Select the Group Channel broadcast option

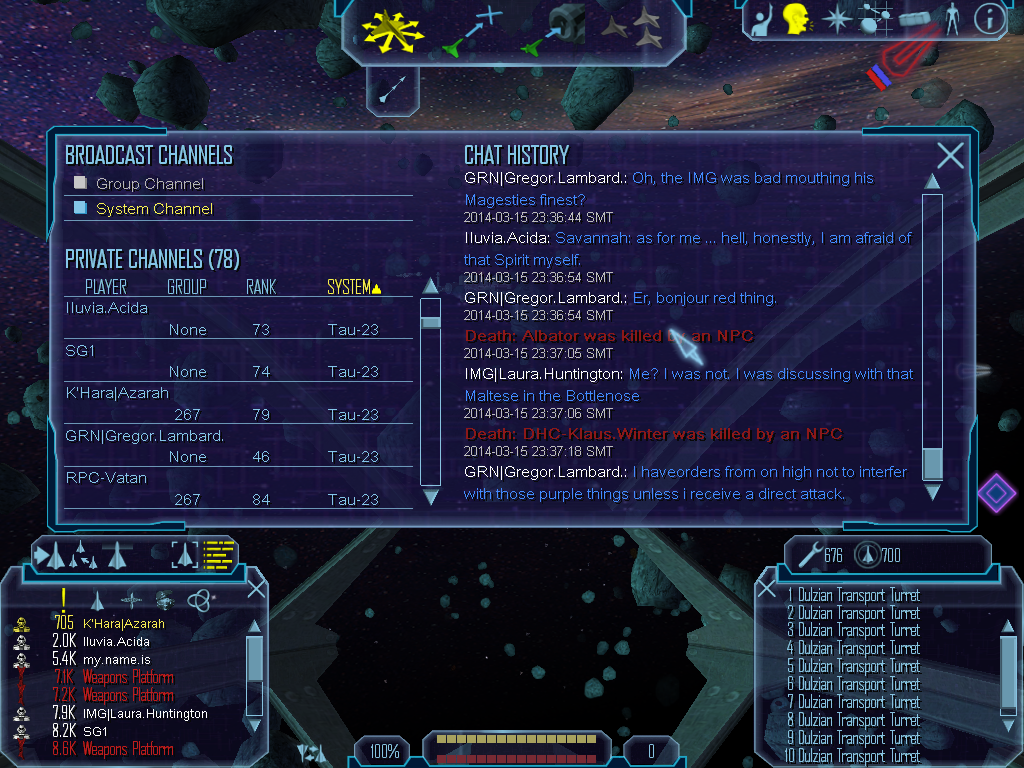(x=149, y=184)
